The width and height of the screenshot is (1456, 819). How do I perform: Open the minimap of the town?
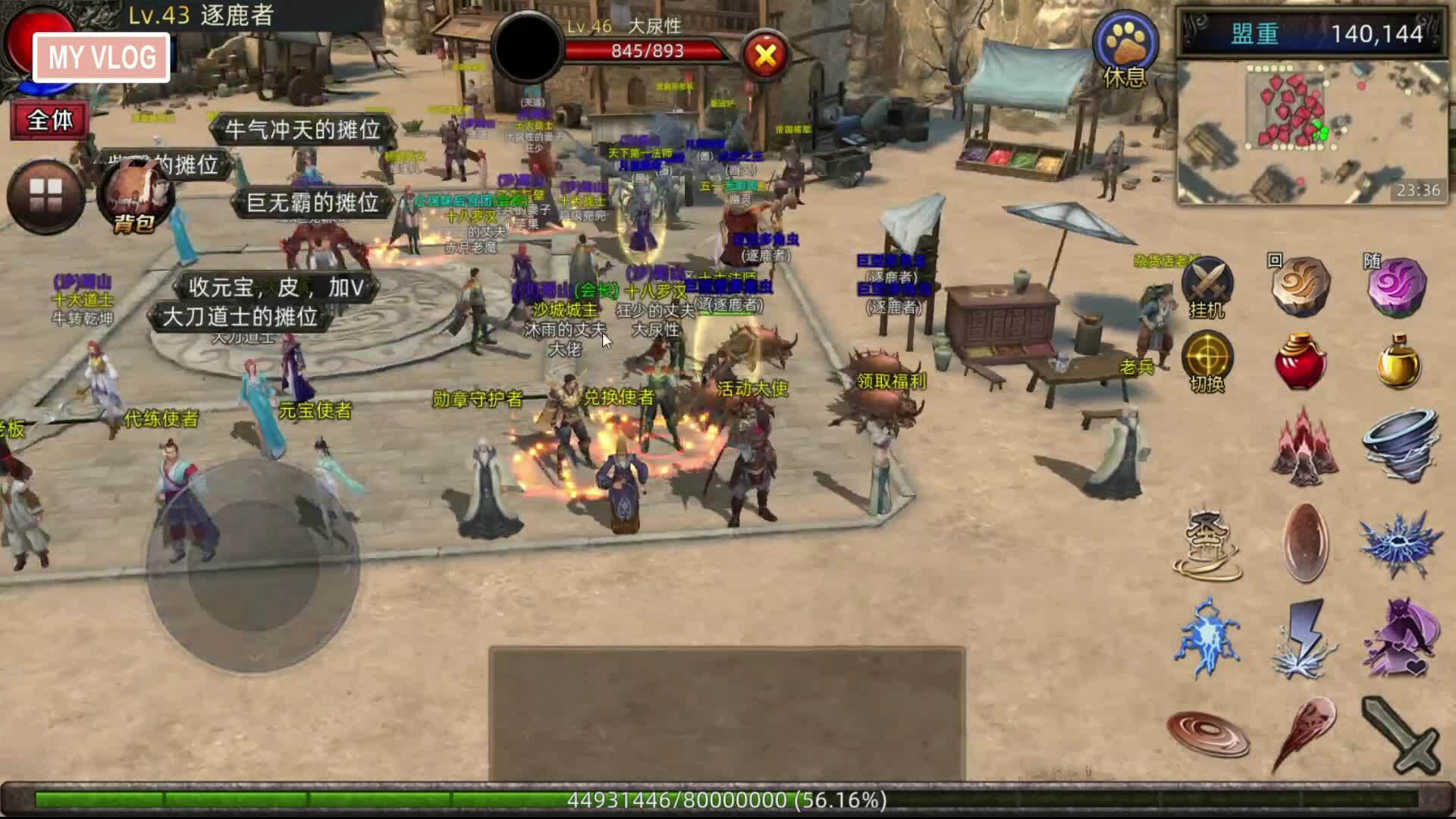click(1311, 133)
